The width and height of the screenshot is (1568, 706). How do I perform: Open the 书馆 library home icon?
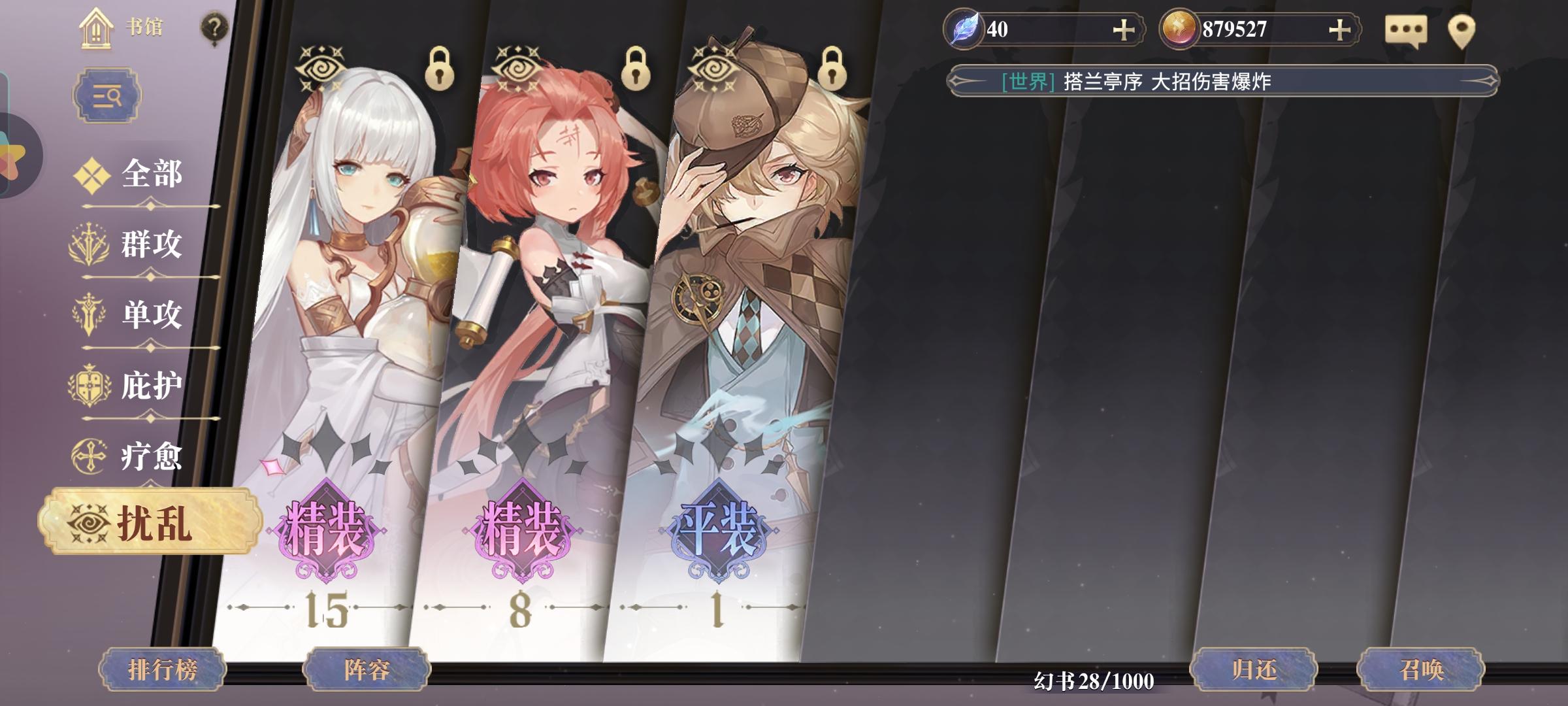(95, 29)
